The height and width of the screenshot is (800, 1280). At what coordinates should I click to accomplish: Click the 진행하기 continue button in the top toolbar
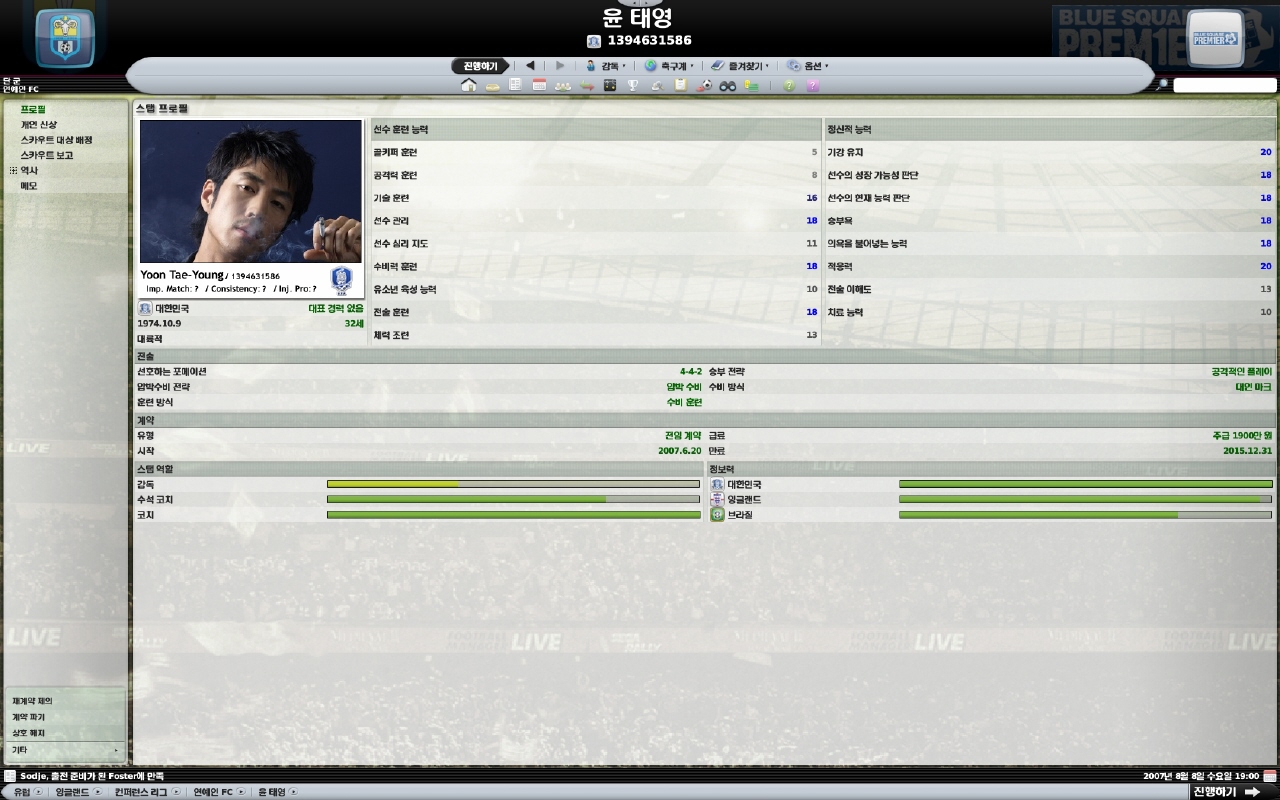pos(479,66)
